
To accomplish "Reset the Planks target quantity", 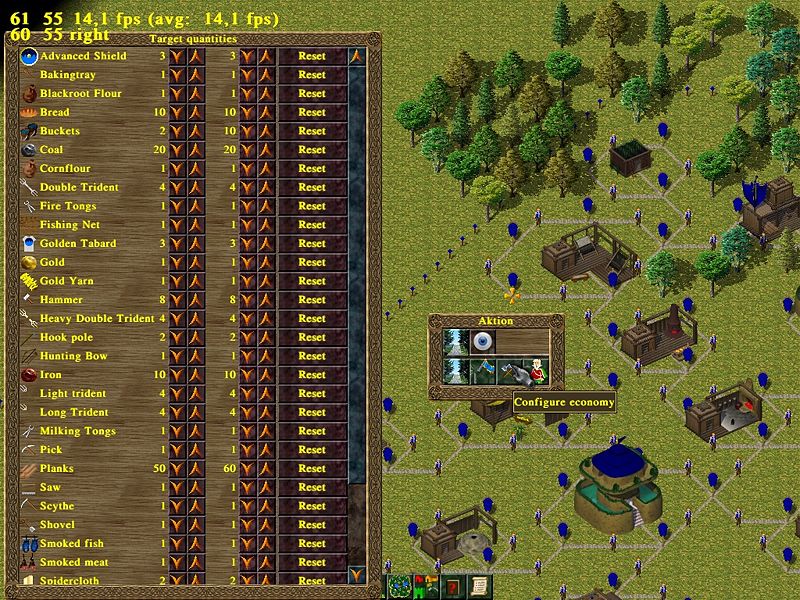I will click(x=311, y=468).
